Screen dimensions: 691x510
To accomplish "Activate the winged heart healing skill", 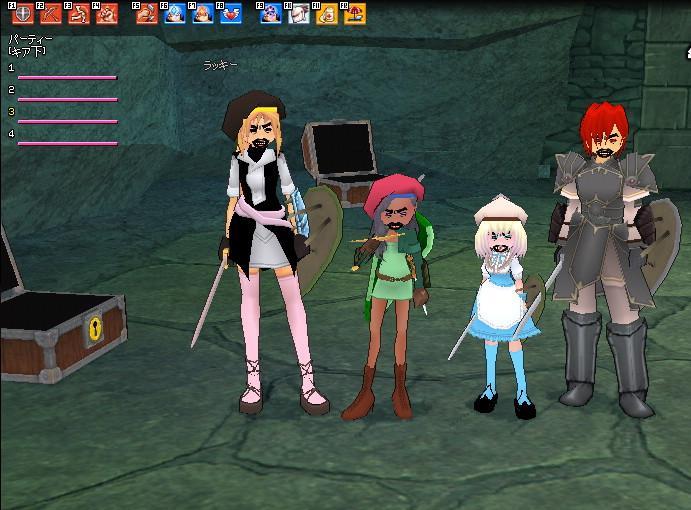I will (231, 14).
